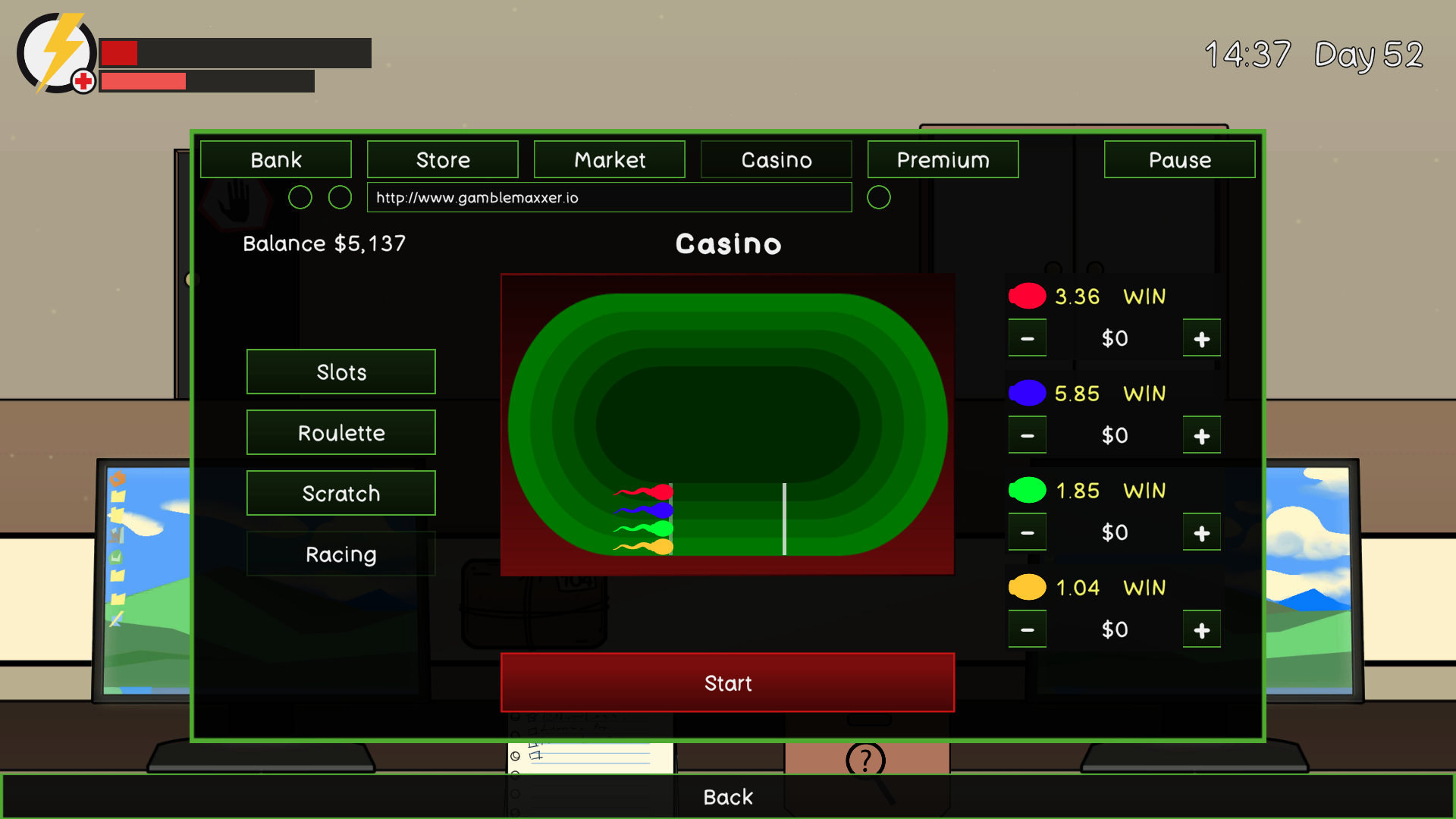The width and height of the screenshot is (1456, 819).
Task: Click Back to exit the casino
Action: click(x=728, y=797)
